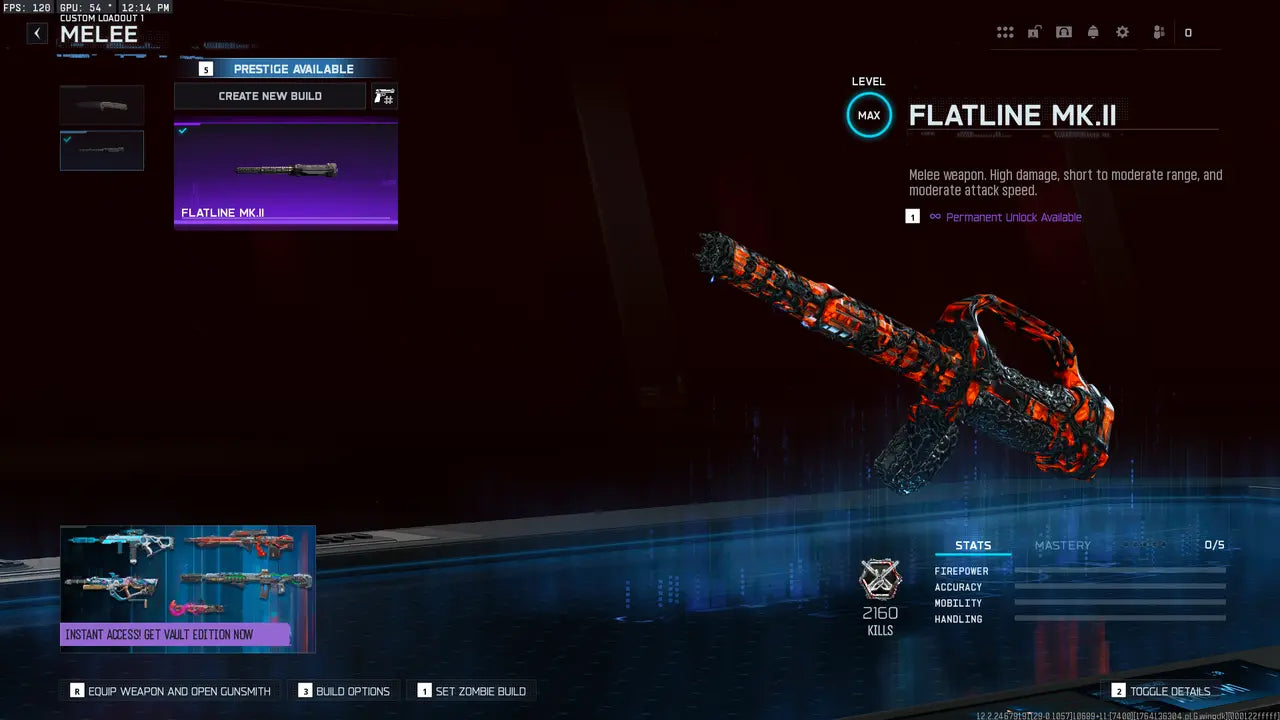The height and width of the screenshot is (720, 1280).
Task: Select the knife weapon thumbnail in the sidebar
Action: pyautogui.click(x=101, y=104)
